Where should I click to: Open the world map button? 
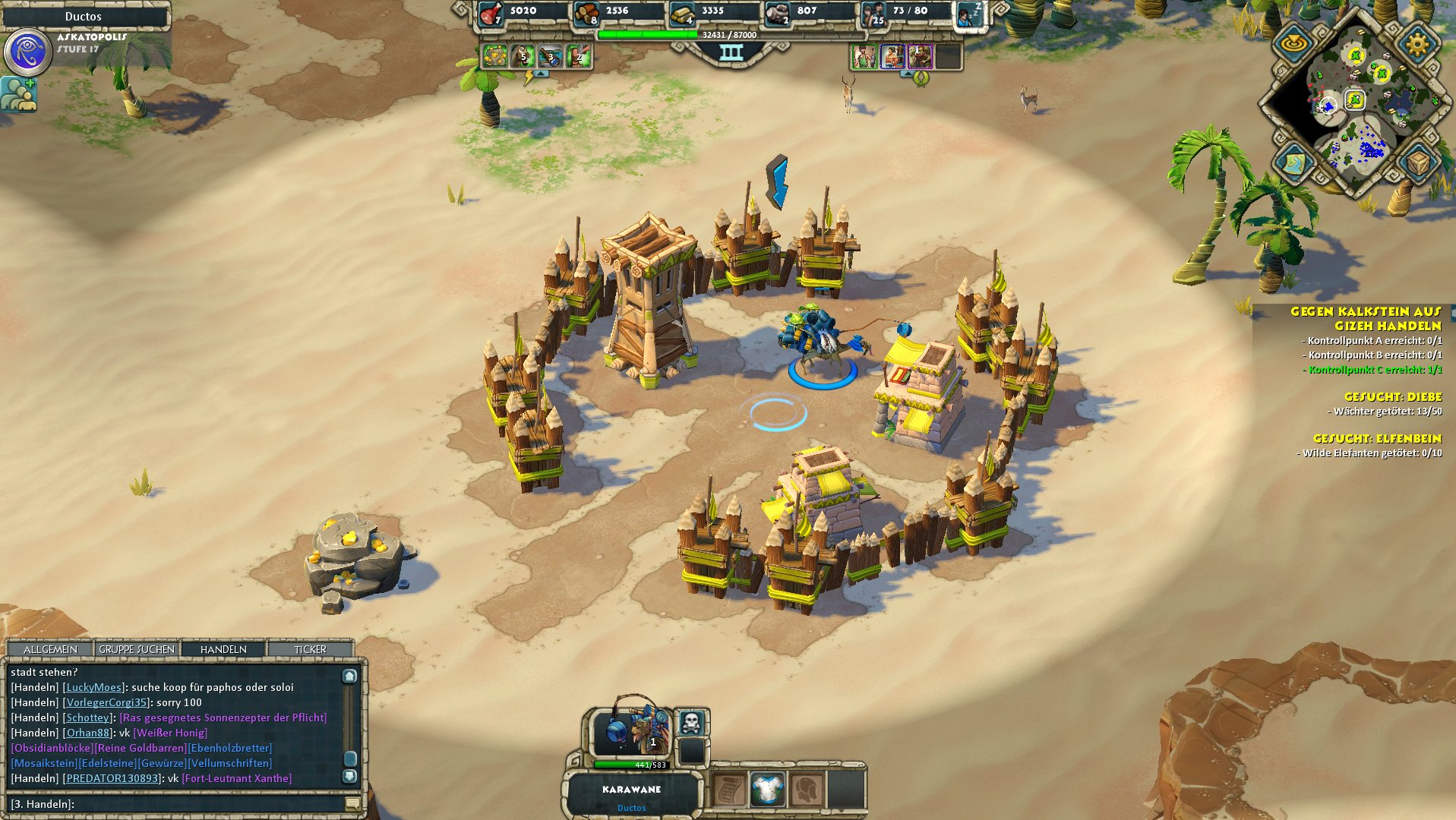pyautogui.click(x=1293, y=162)
